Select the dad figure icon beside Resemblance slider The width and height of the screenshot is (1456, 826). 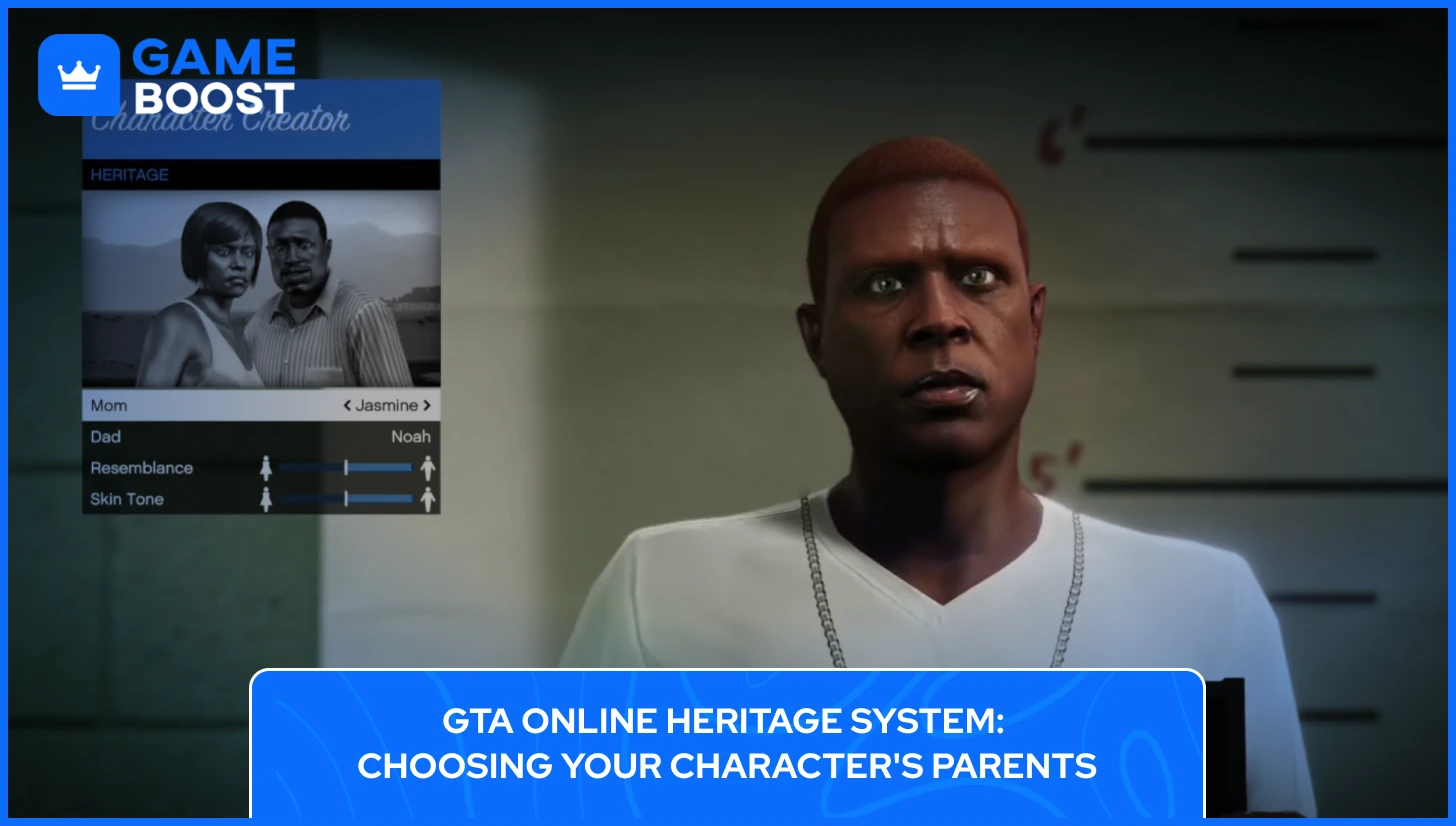click(428, 467)
